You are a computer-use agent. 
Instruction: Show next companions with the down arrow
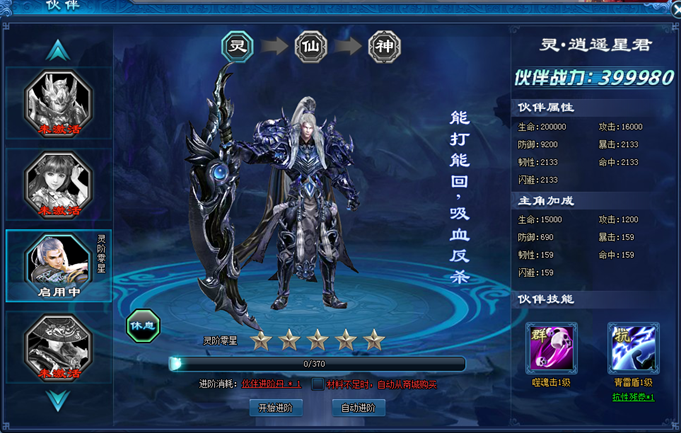coord(58,401)
